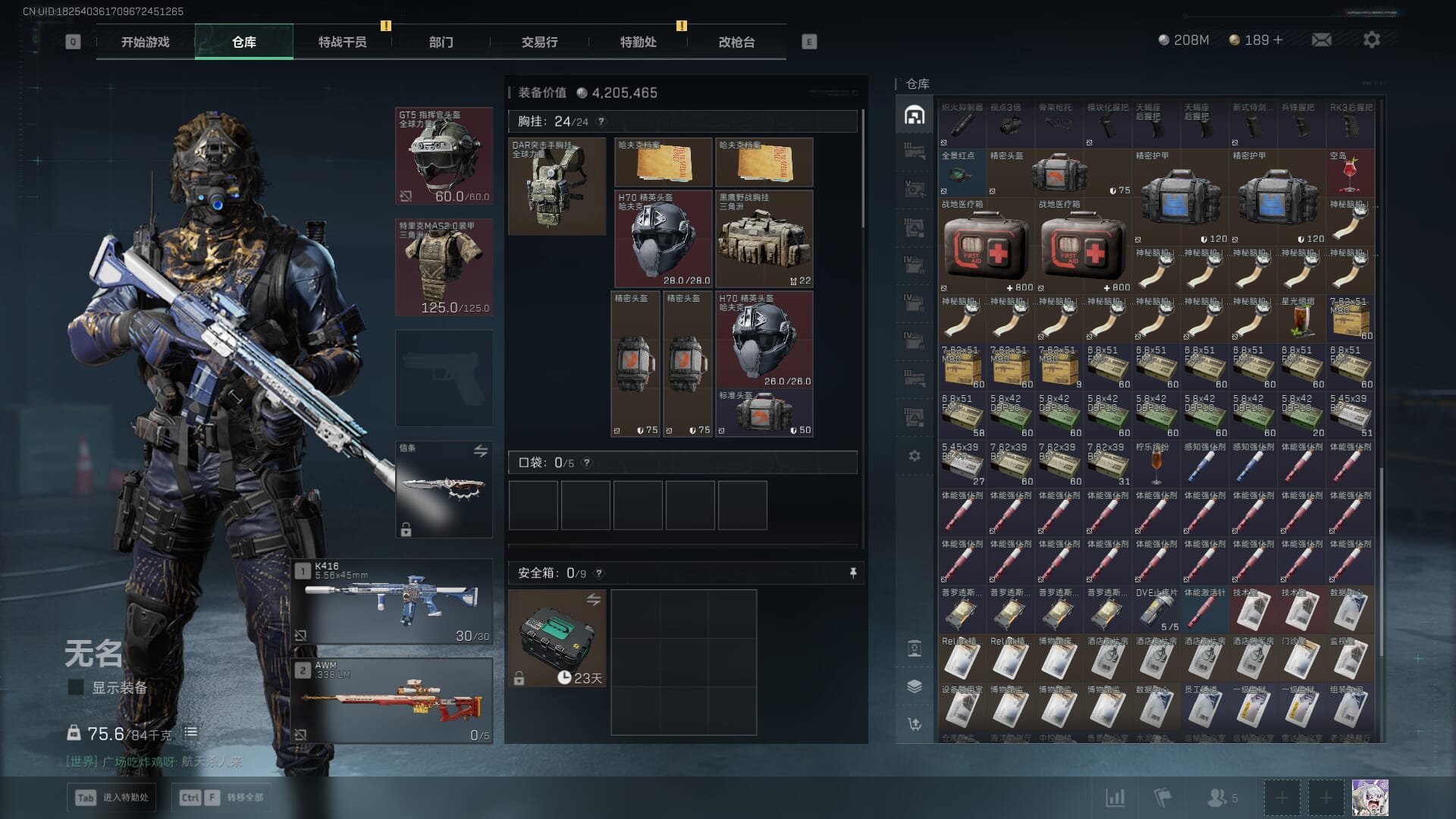Choose the K416 primary weapon slot
This screenshot has width=1456, height=819.
point(392,602)
